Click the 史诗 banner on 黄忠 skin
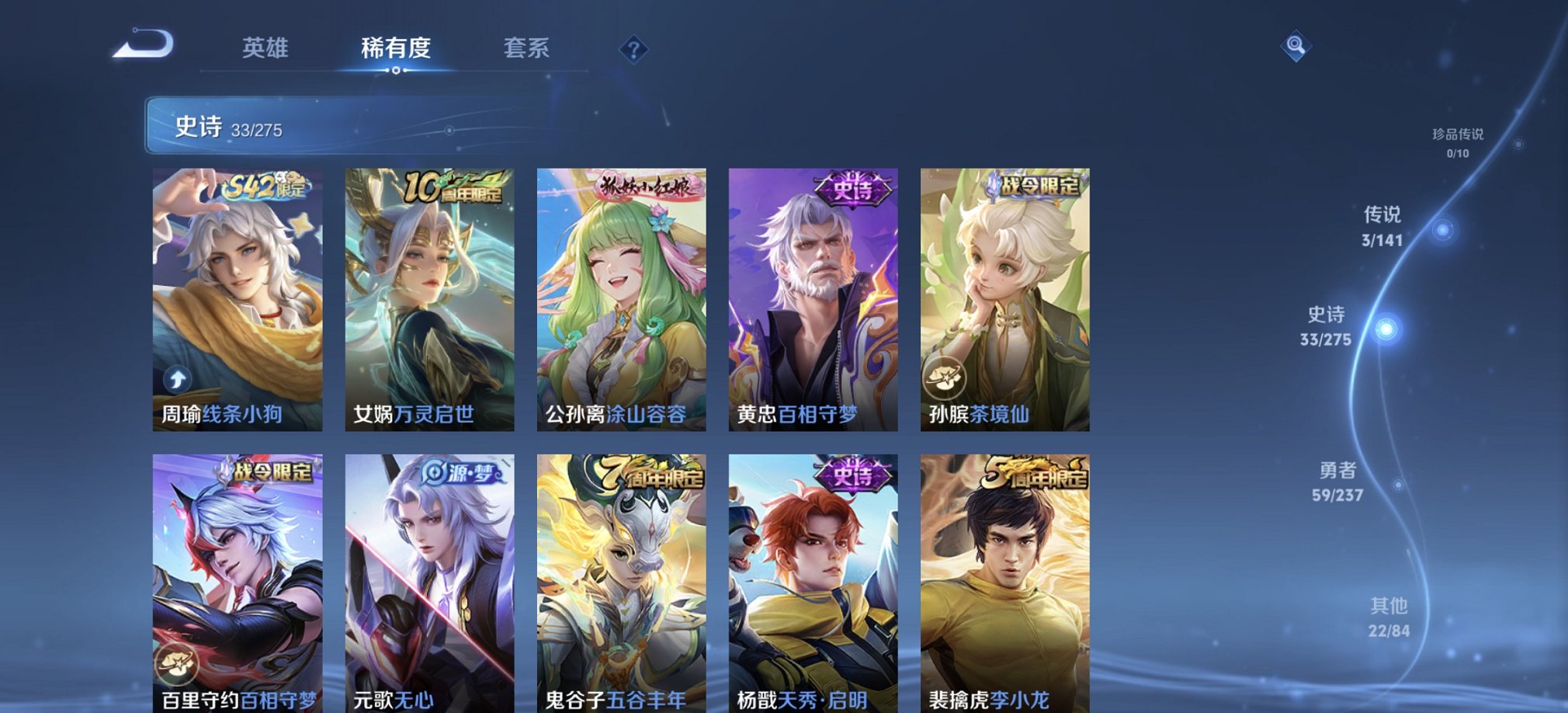 point(852,186)
